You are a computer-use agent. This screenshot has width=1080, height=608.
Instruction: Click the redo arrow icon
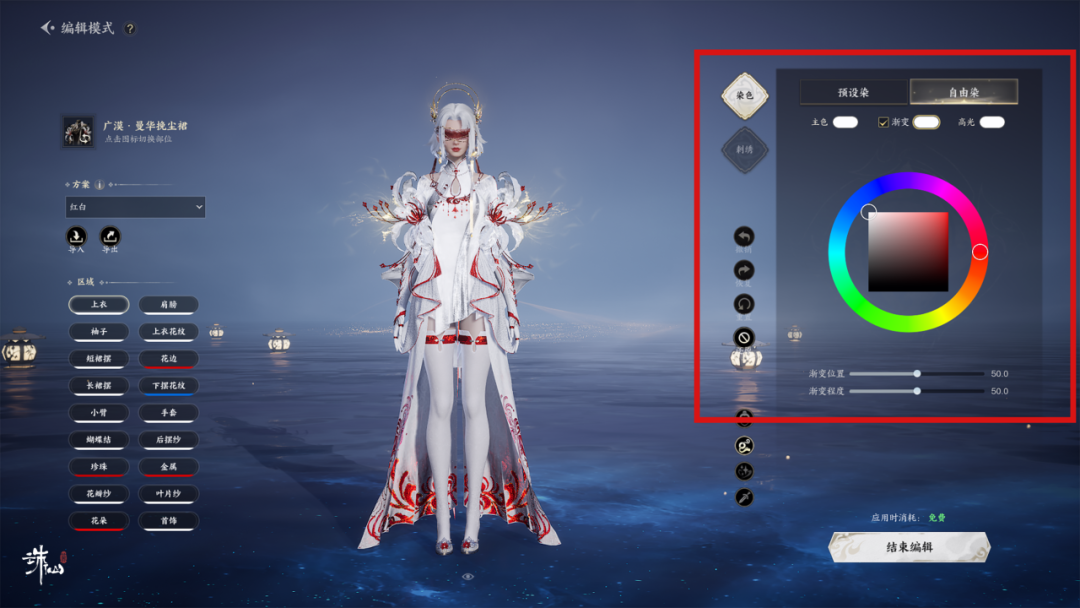744,270
